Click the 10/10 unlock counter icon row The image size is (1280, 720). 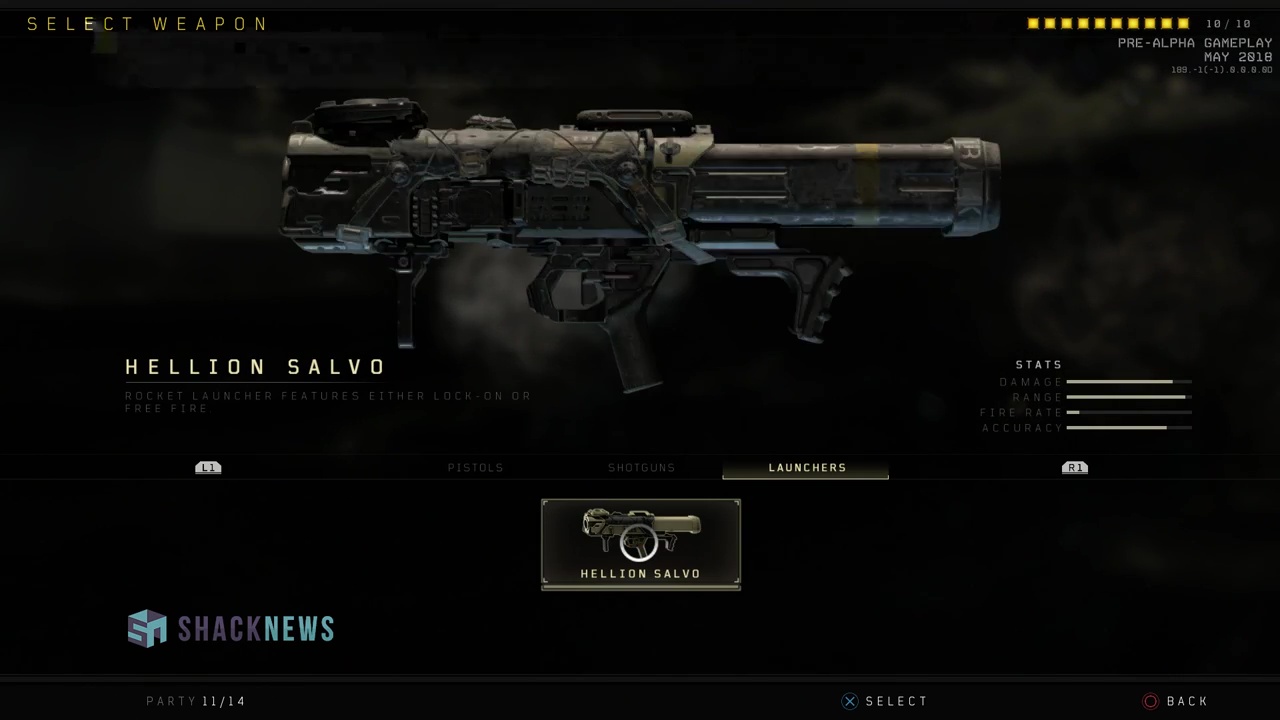pyautogui.click(x=1110, y=23)
